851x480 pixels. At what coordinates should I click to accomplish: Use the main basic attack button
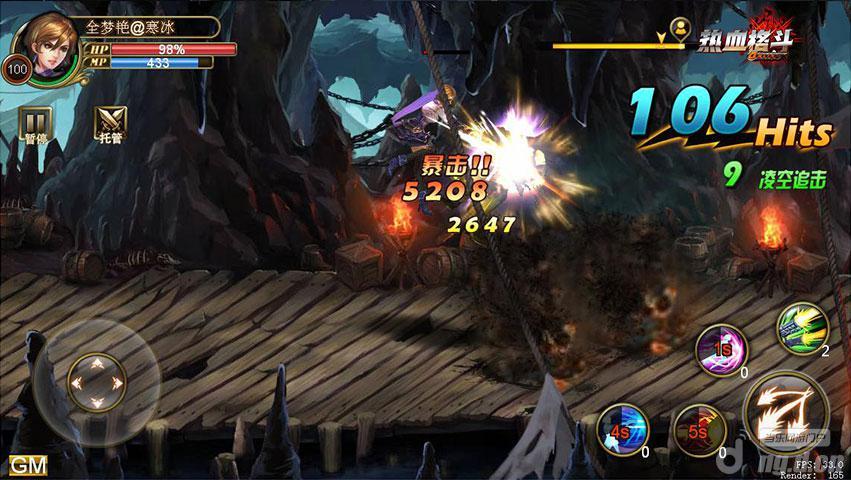pos(785,410)
